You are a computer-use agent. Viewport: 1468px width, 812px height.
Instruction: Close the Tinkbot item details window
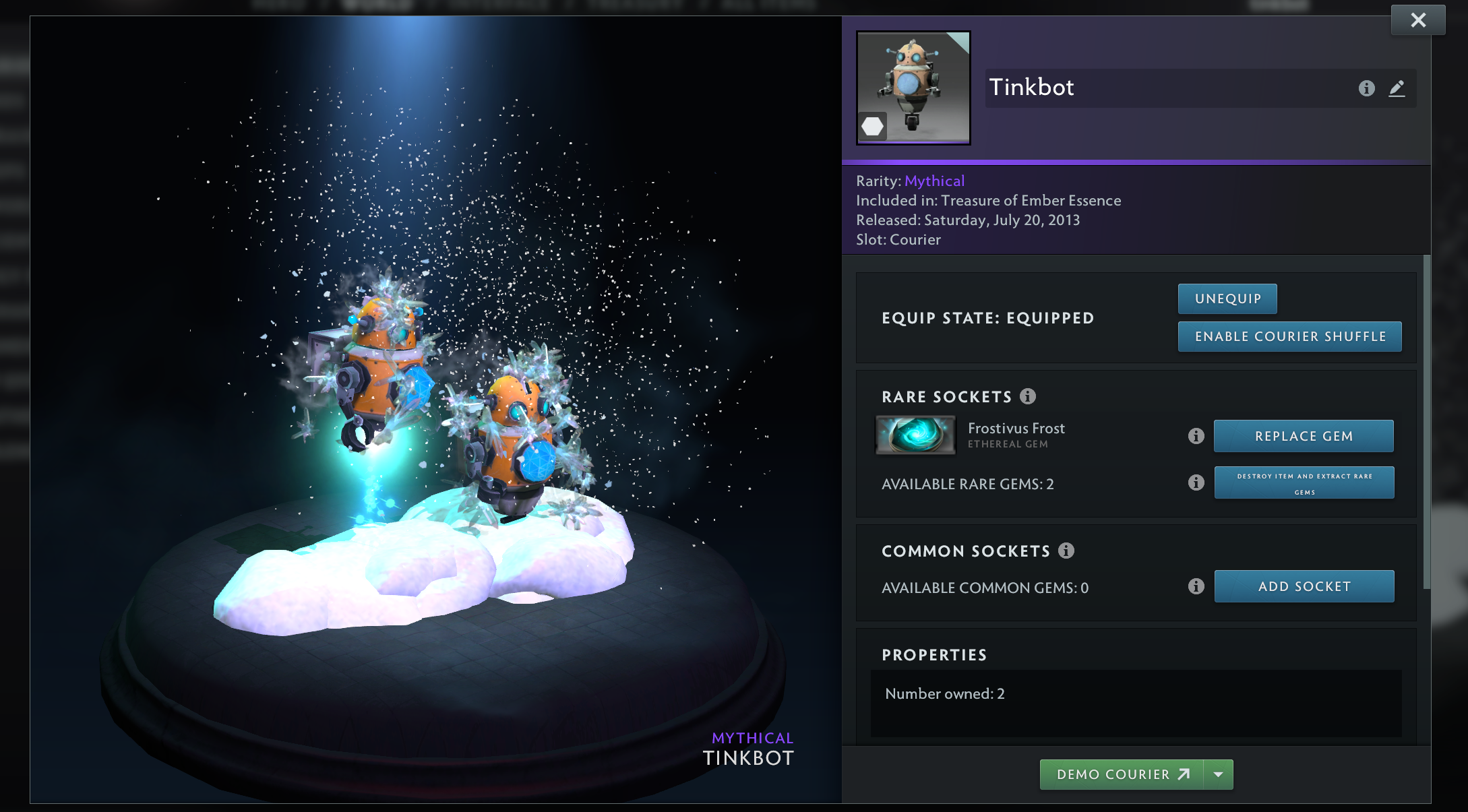point(1418,20)
